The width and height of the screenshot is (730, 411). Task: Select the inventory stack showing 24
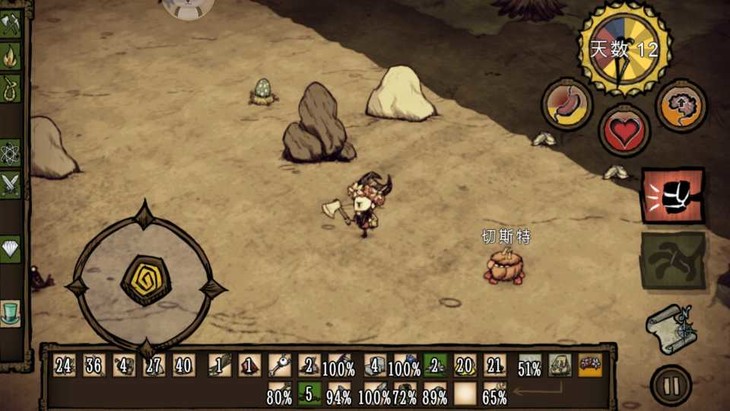coord(65,366)
